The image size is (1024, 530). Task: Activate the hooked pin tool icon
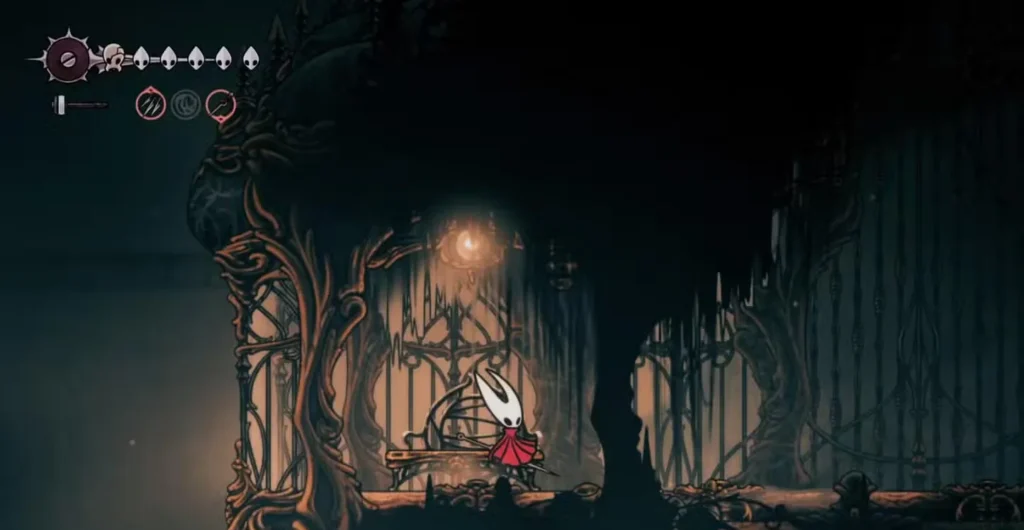(x=221, y=104)
